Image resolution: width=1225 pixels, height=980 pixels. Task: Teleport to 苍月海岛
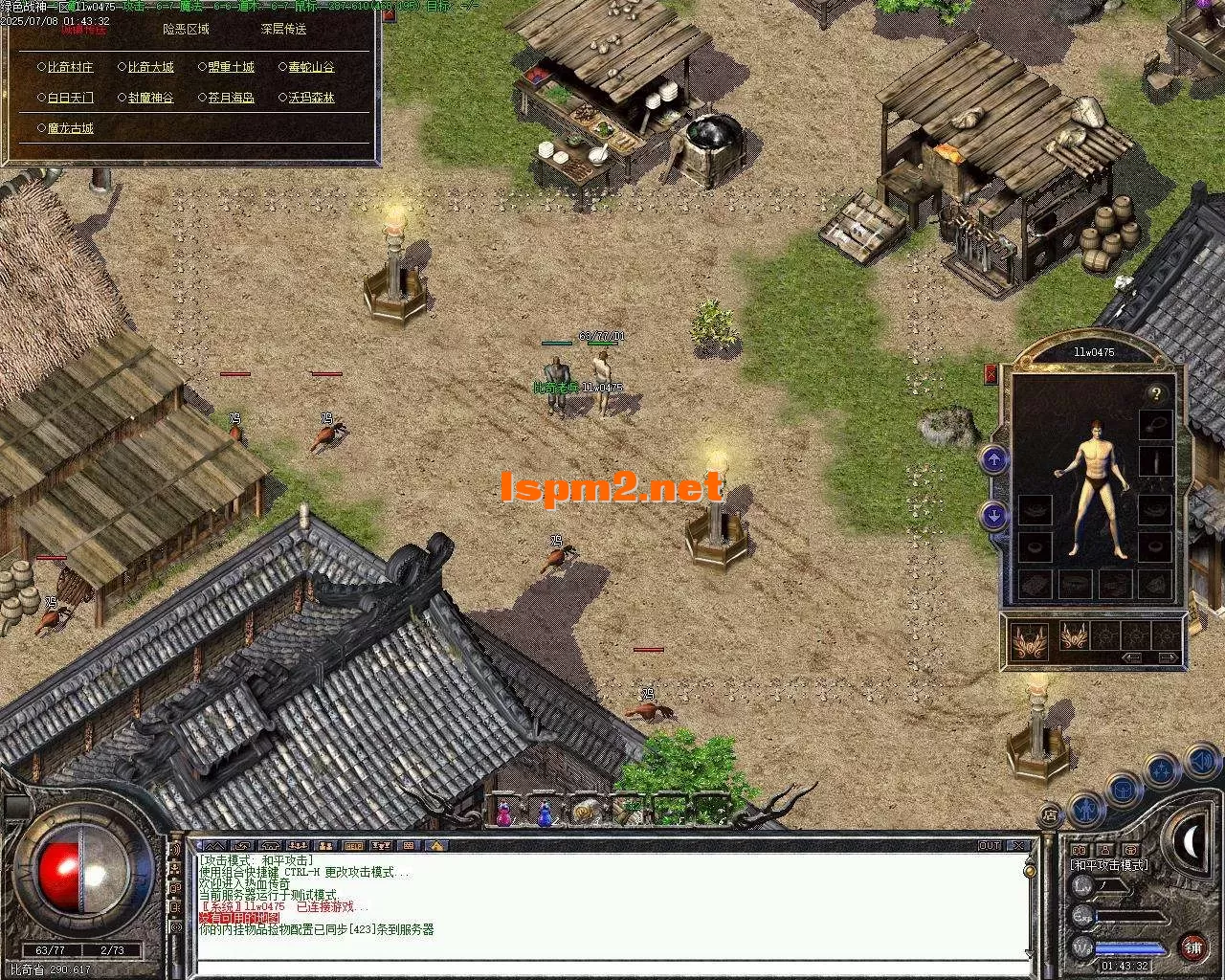231,98
